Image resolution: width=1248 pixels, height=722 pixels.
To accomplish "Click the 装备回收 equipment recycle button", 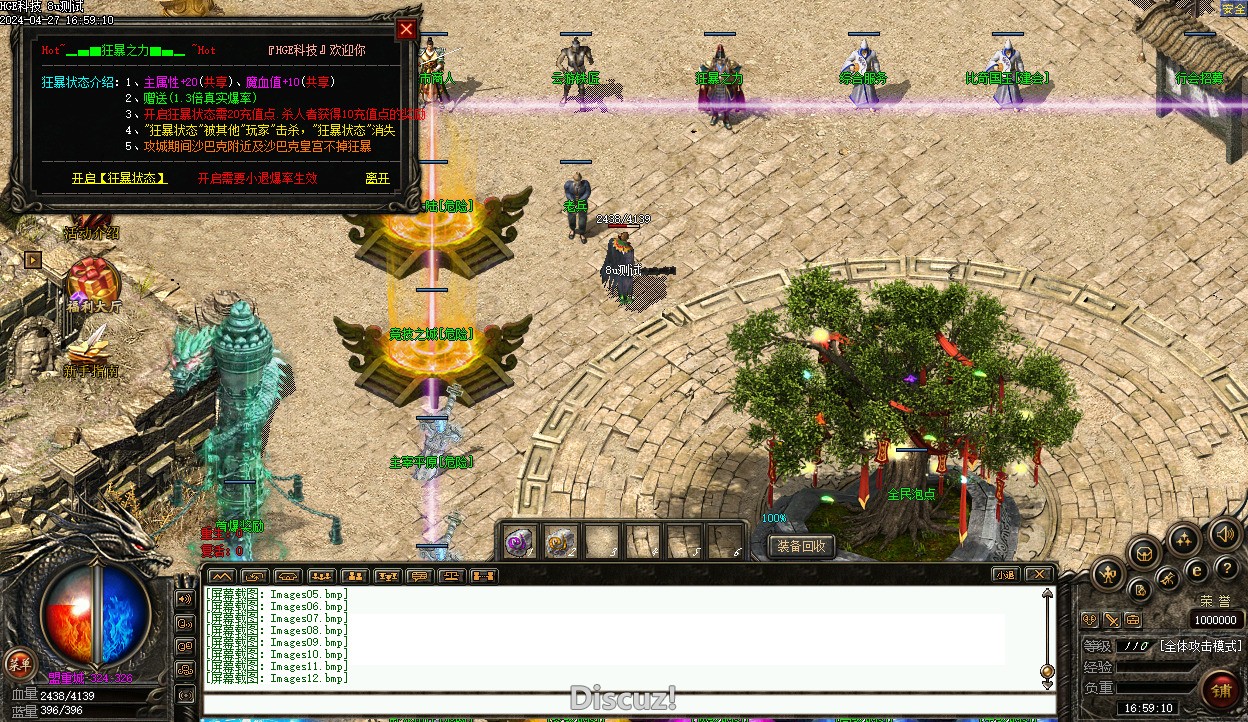I will click(801, 546).
